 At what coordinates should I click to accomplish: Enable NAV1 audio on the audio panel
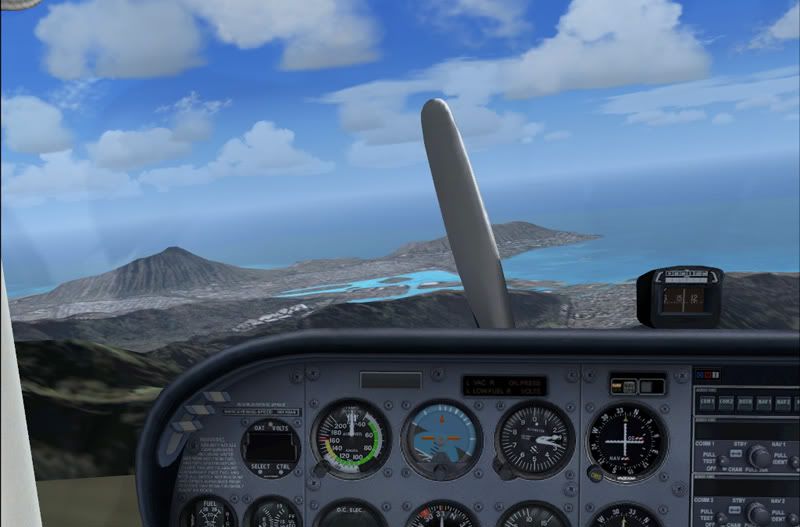click(x=765, y=402)
